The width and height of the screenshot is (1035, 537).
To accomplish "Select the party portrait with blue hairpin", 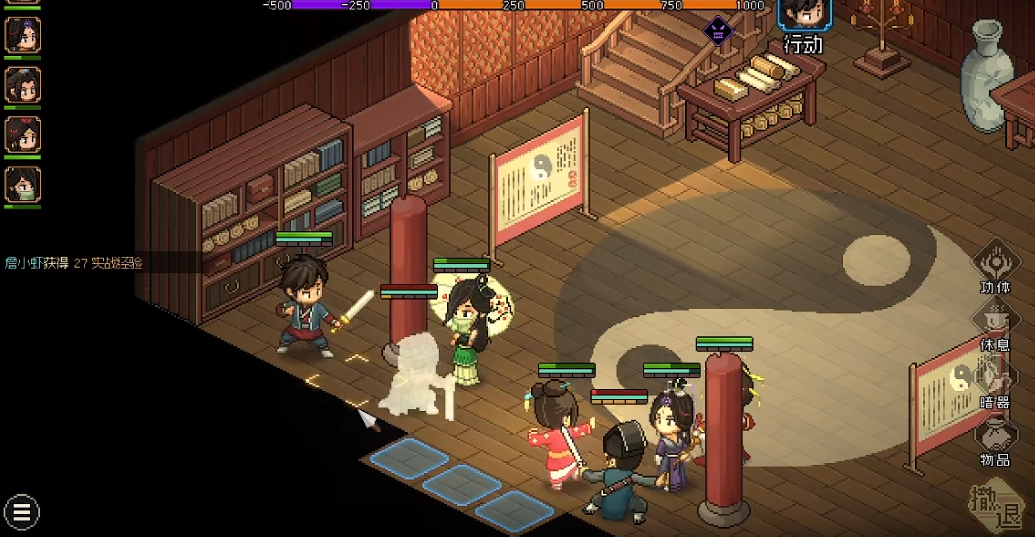I will click(22, 85).
